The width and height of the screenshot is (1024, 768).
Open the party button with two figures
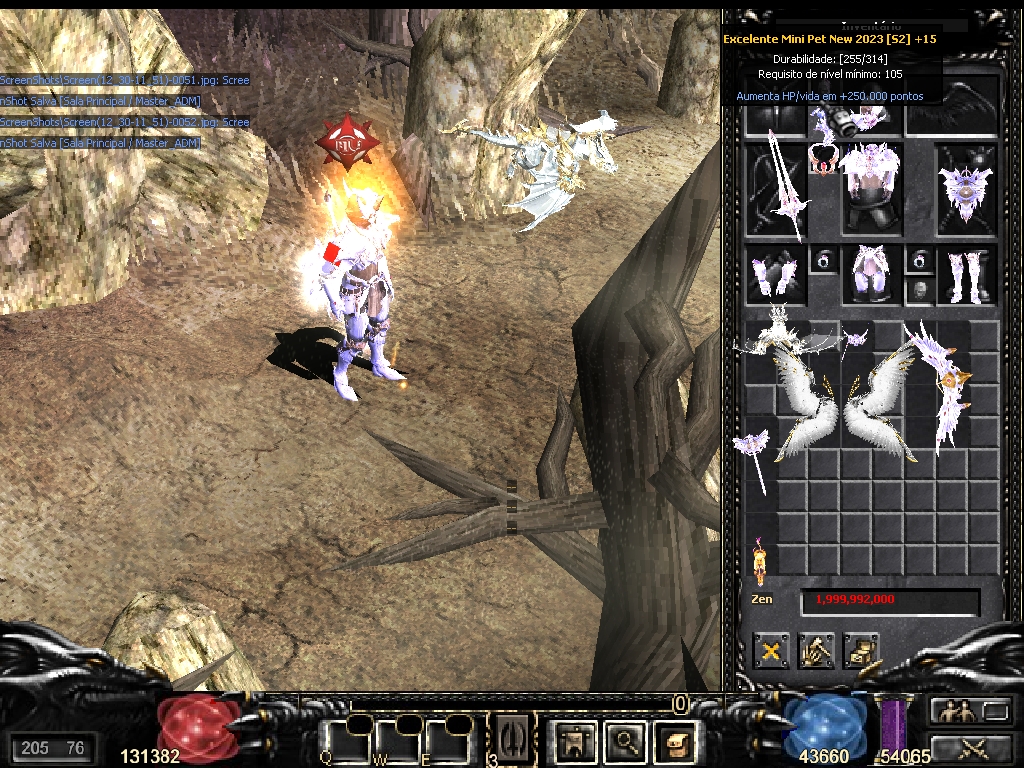pyautogui.click(x=950, y=711)
